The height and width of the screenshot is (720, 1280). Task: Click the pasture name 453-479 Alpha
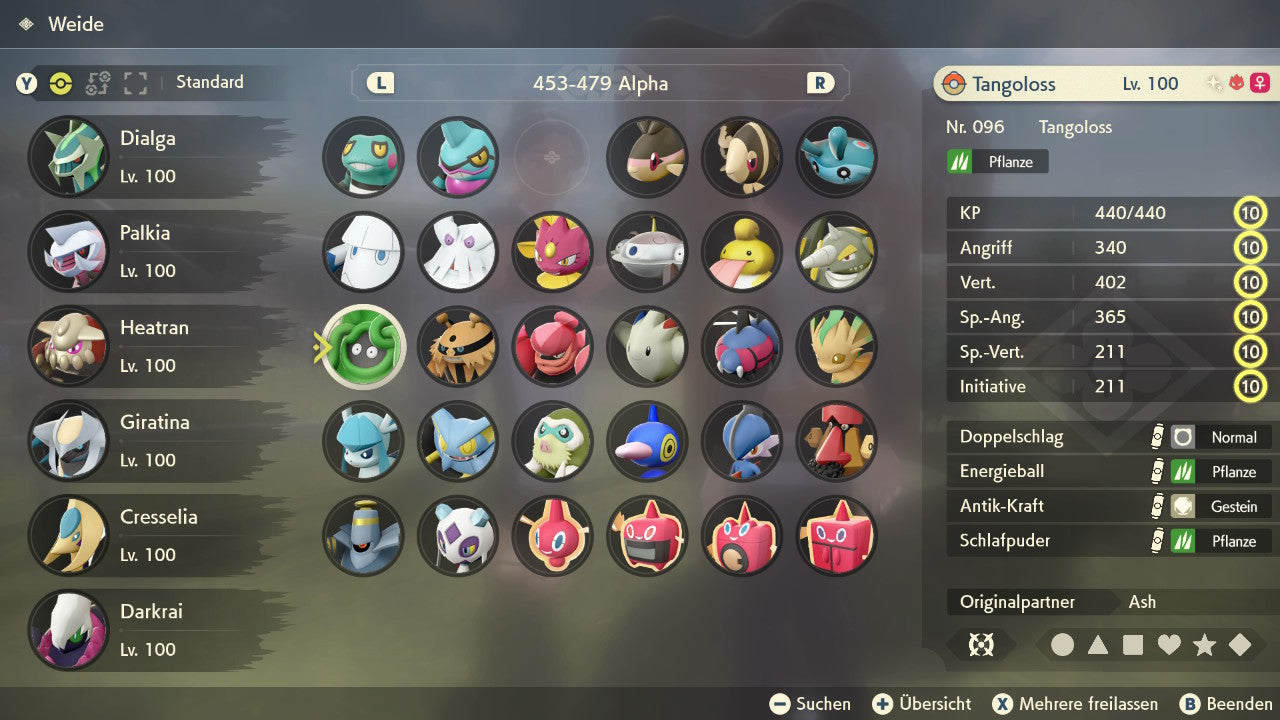599,84
